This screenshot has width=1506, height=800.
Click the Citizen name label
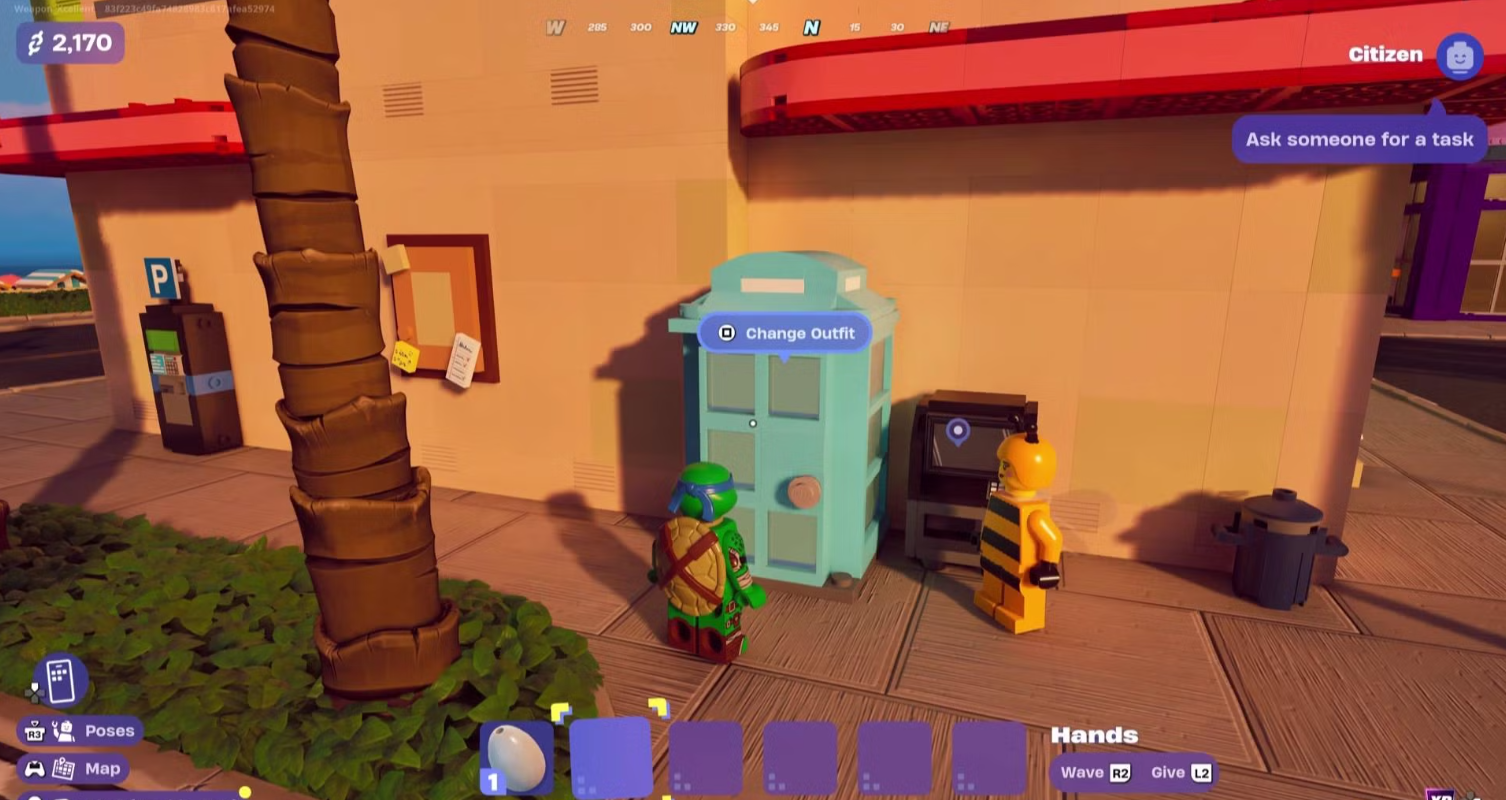1385,56
